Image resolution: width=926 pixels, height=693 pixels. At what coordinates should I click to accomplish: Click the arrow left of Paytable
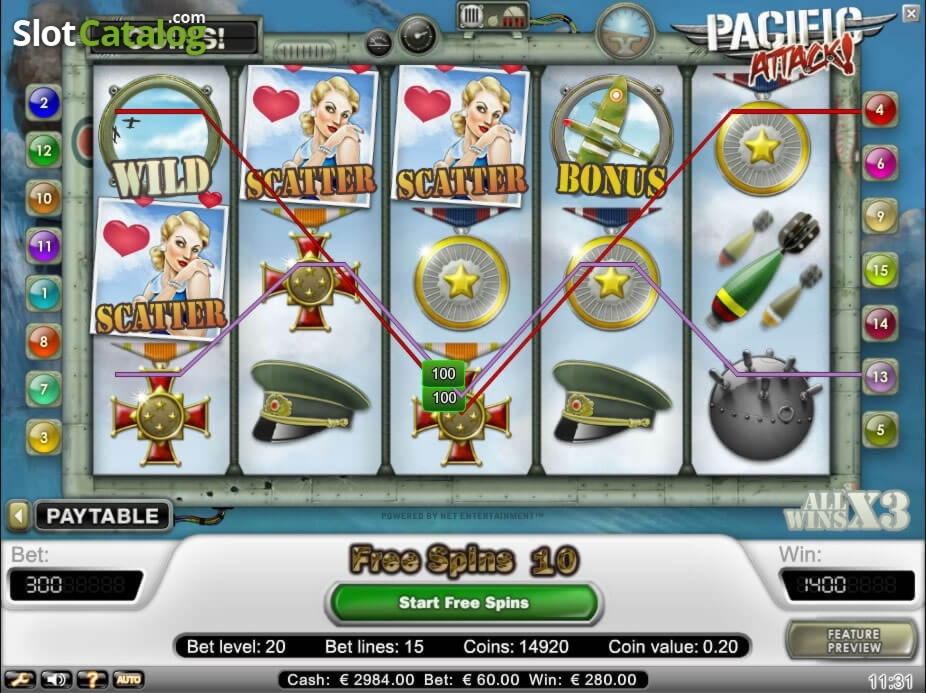18,516
